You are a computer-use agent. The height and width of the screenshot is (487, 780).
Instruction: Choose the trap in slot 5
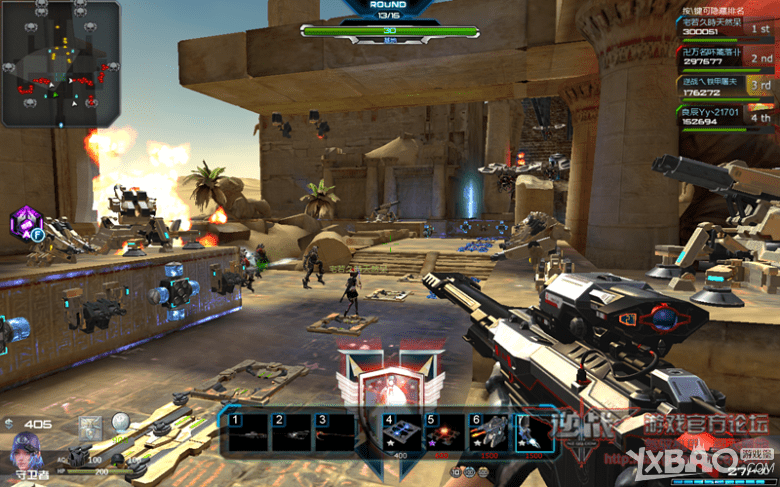pos(443,433)
